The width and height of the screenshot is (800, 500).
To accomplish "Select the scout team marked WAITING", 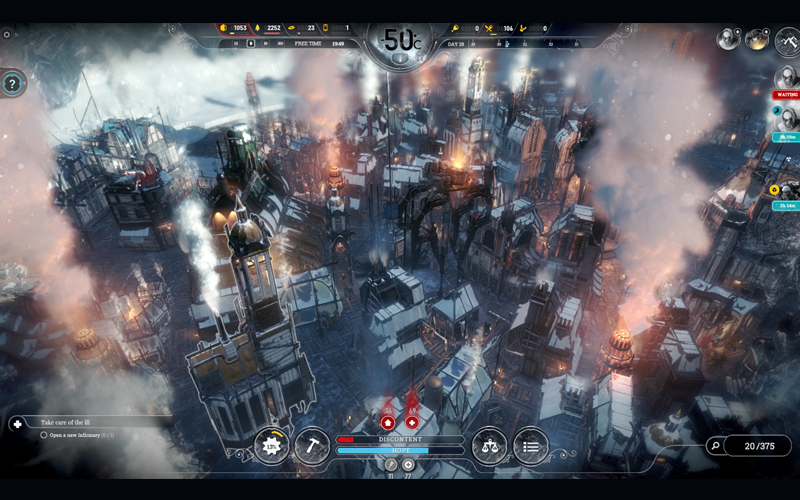I will pos(786,79).
